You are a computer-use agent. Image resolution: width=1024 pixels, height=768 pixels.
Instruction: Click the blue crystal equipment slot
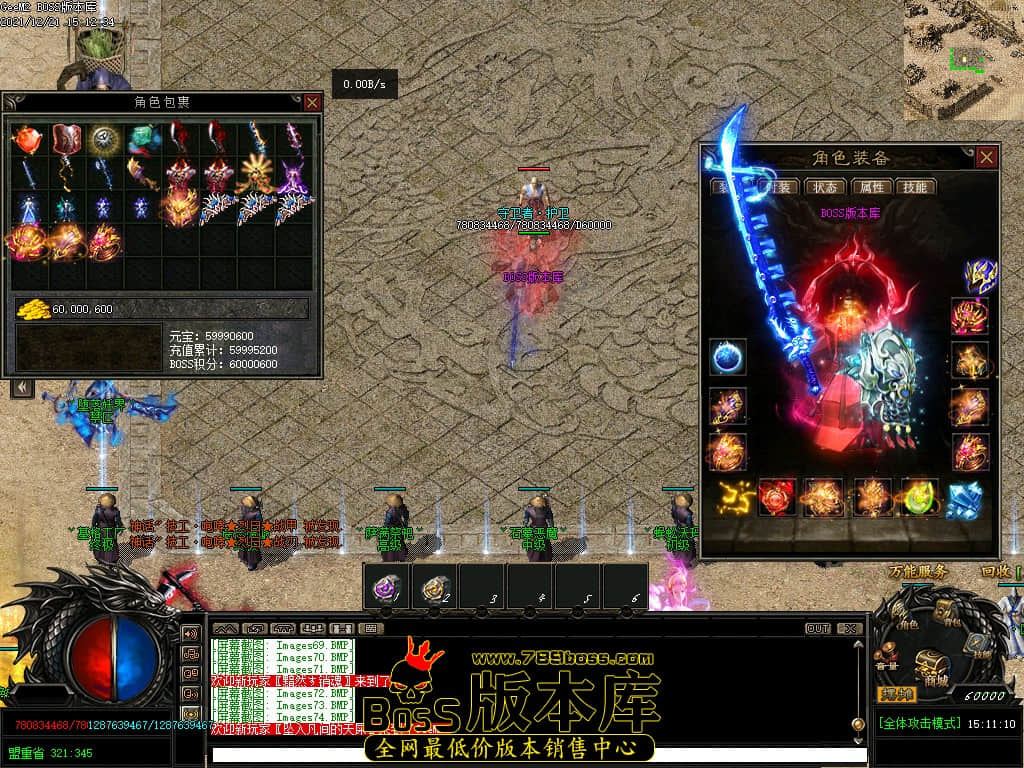click(x=965, y=498)
